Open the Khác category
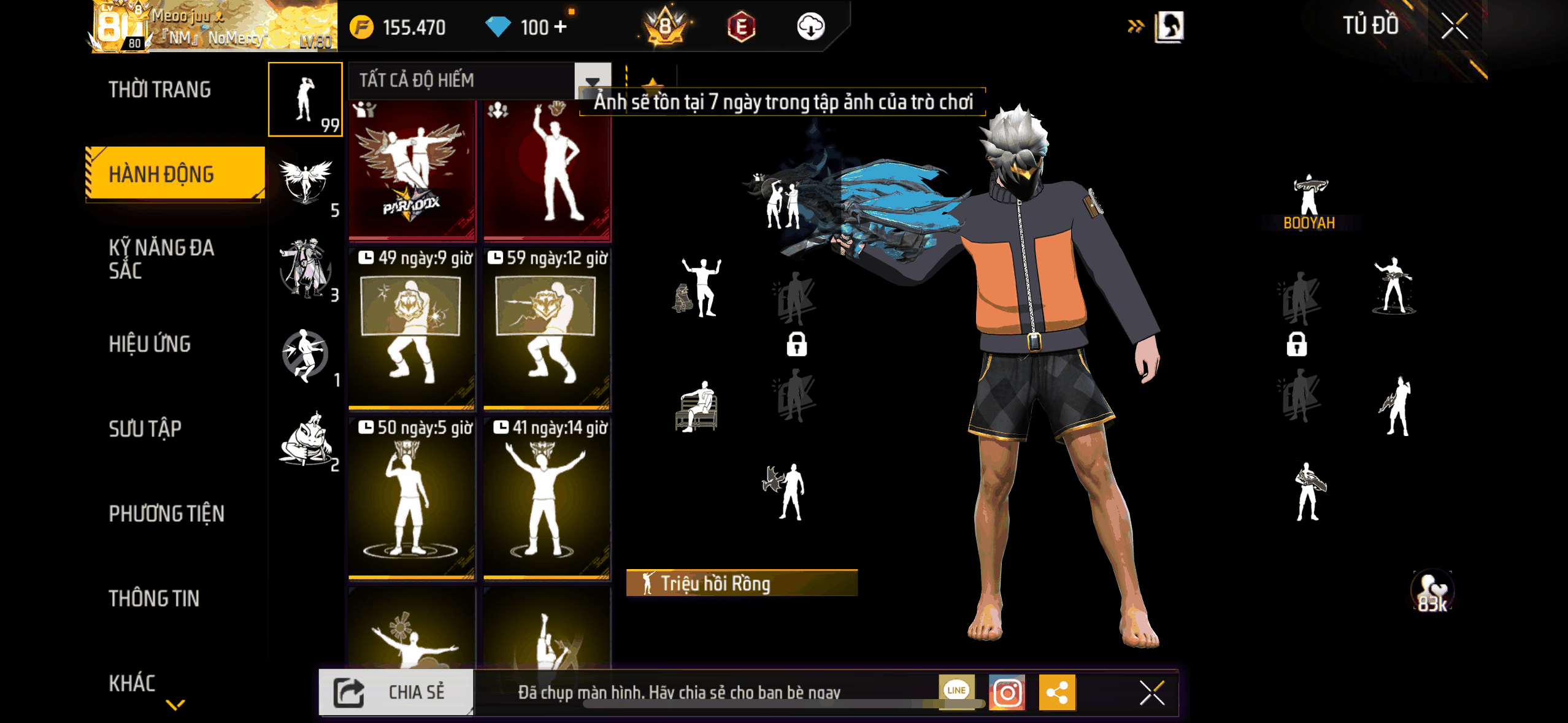 pyautogui.click(x=132, y=683)
